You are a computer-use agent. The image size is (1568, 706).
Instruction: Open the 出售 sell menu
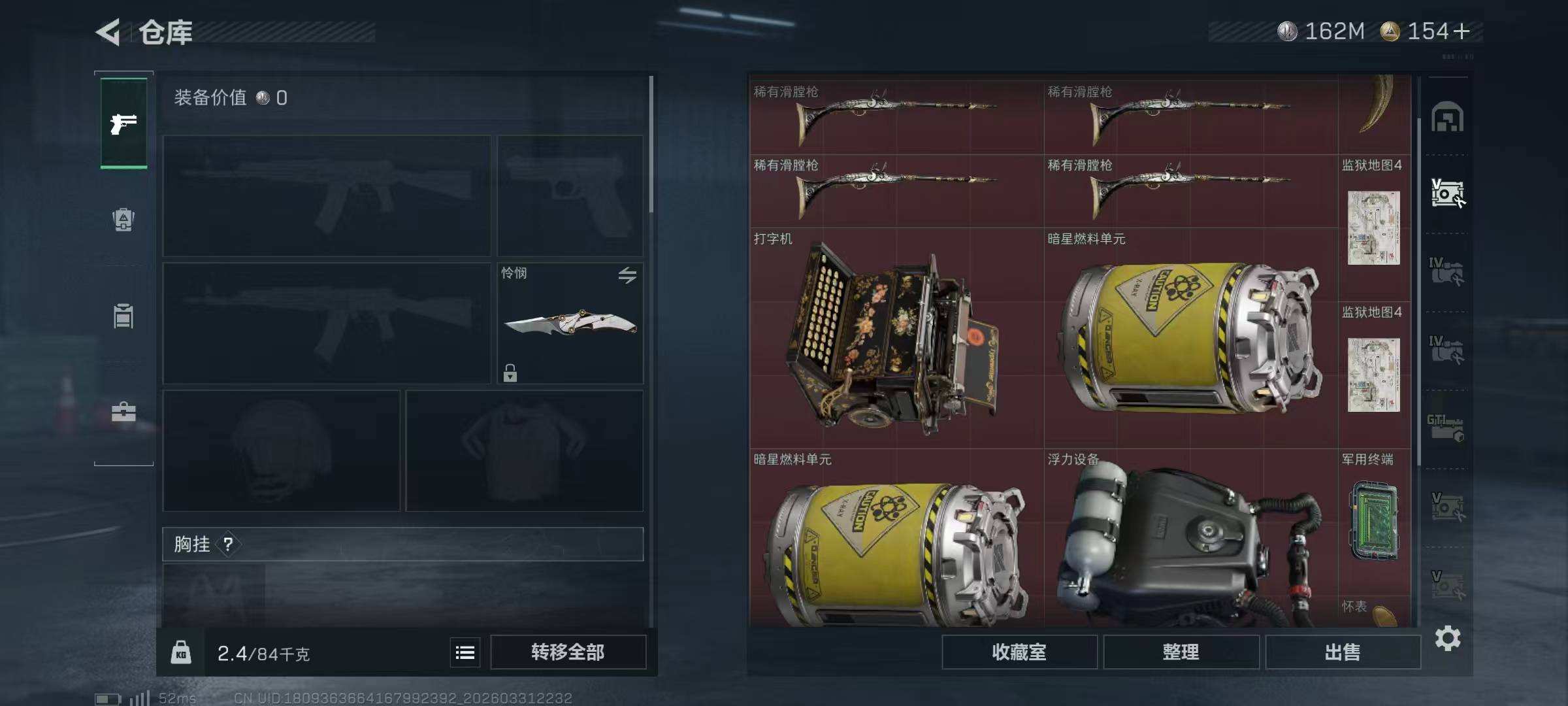click(1343, 652)
